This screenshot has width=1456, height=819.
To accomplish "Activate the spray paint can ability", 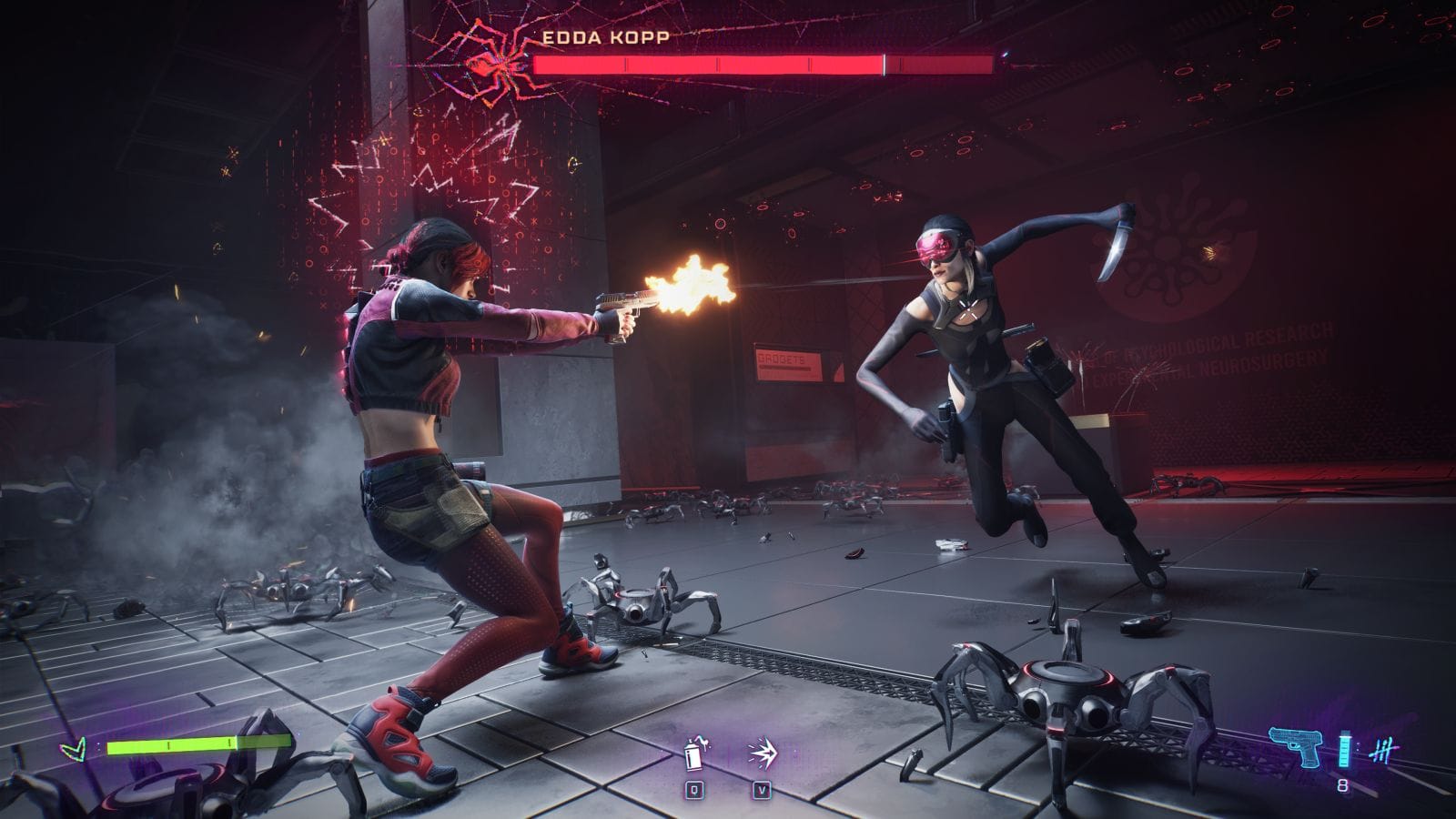I will pyautogui.click(x=696, y=755).
